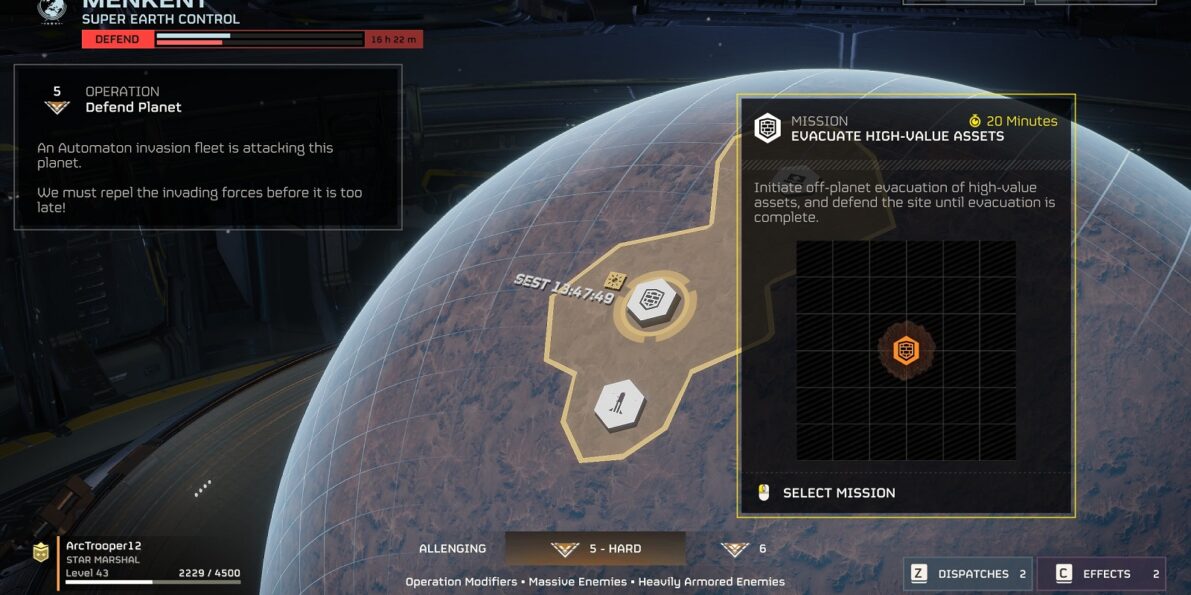
Task: Open the Defend Planet operation panel
Action: coord(207,147)
